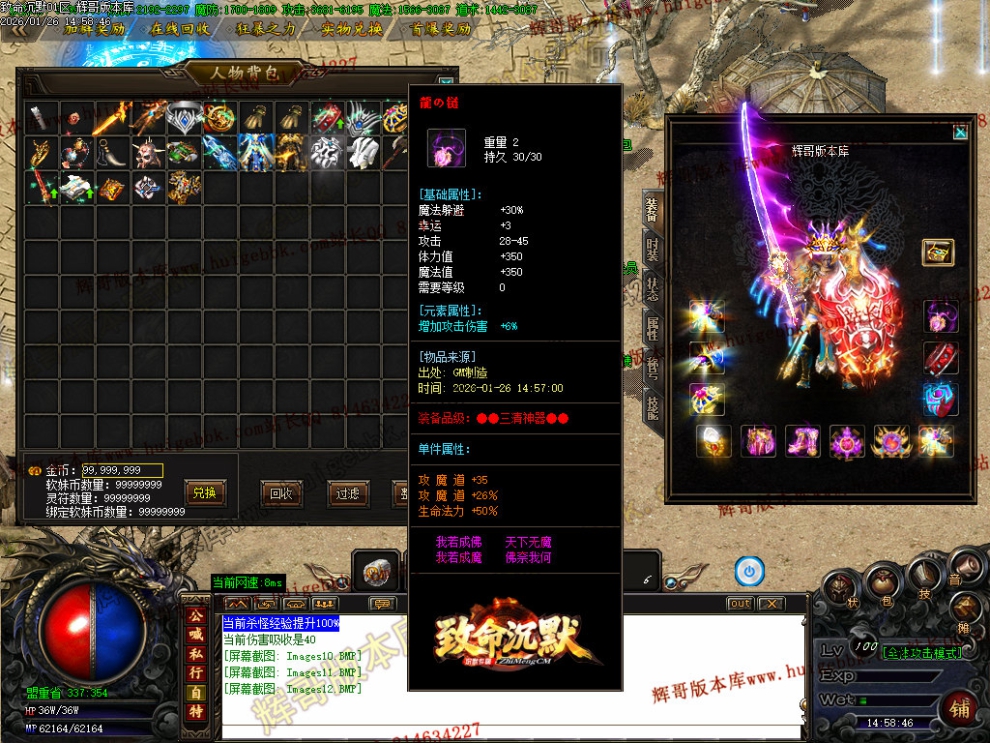Click the 兑换 exchange button

pyautogui.click(x=204, y=492)
